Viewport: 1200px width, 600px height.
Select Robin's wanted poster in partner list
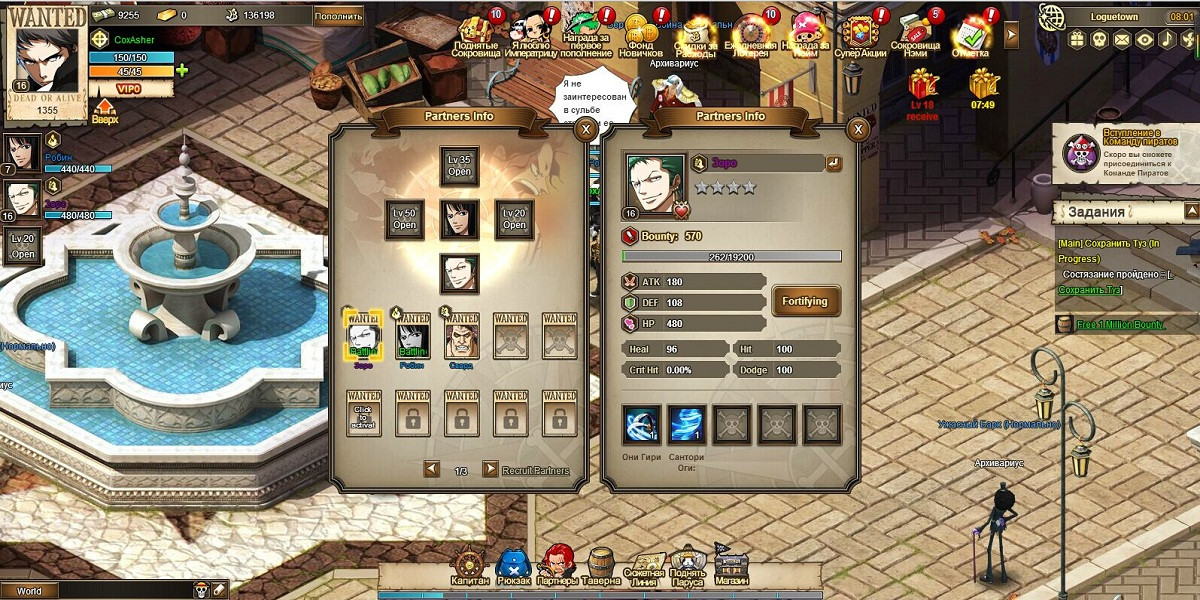pos(413,335)
